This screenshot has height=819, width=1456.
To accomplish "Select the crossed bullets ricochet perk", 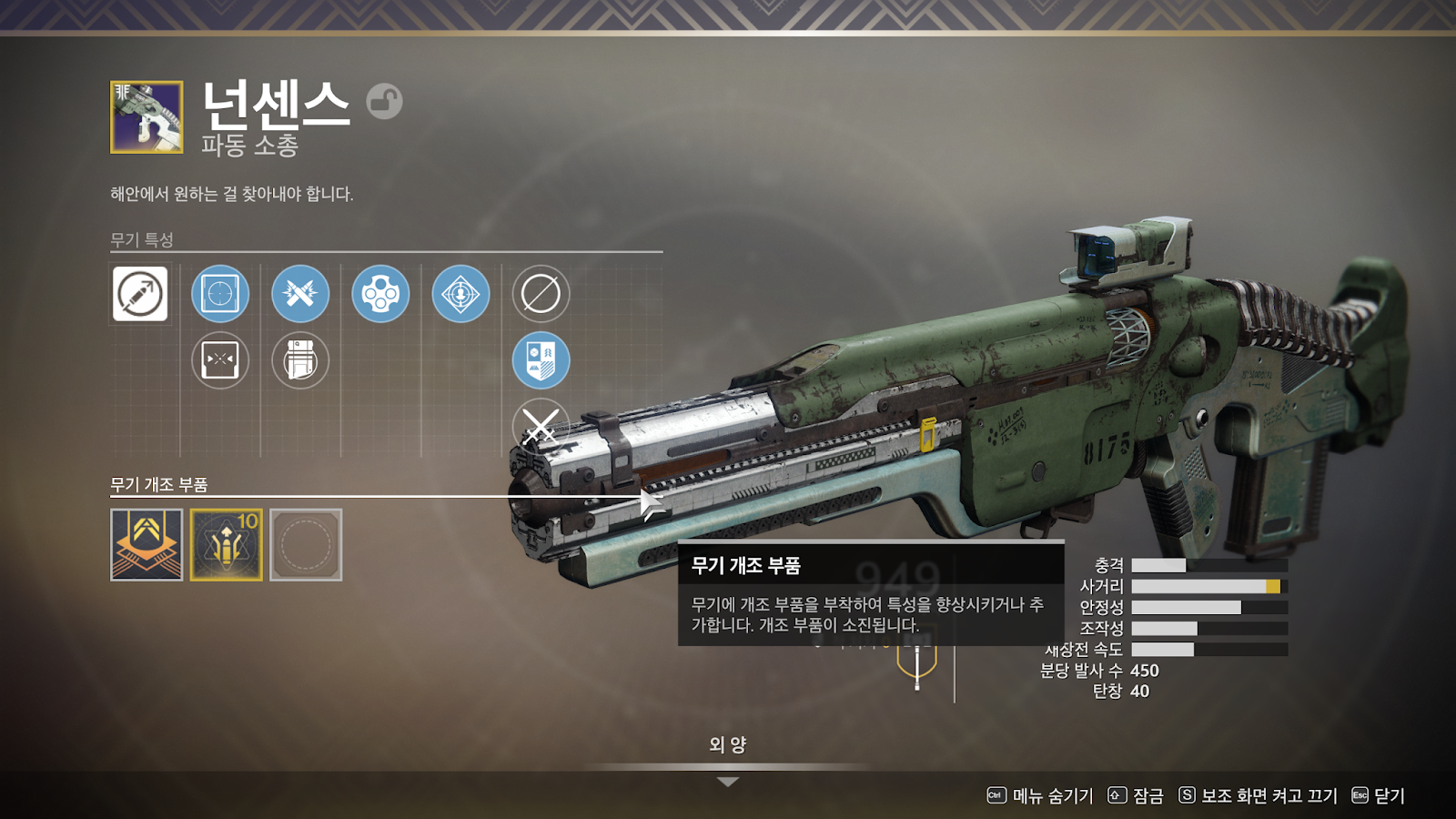I will click(300, 294).
